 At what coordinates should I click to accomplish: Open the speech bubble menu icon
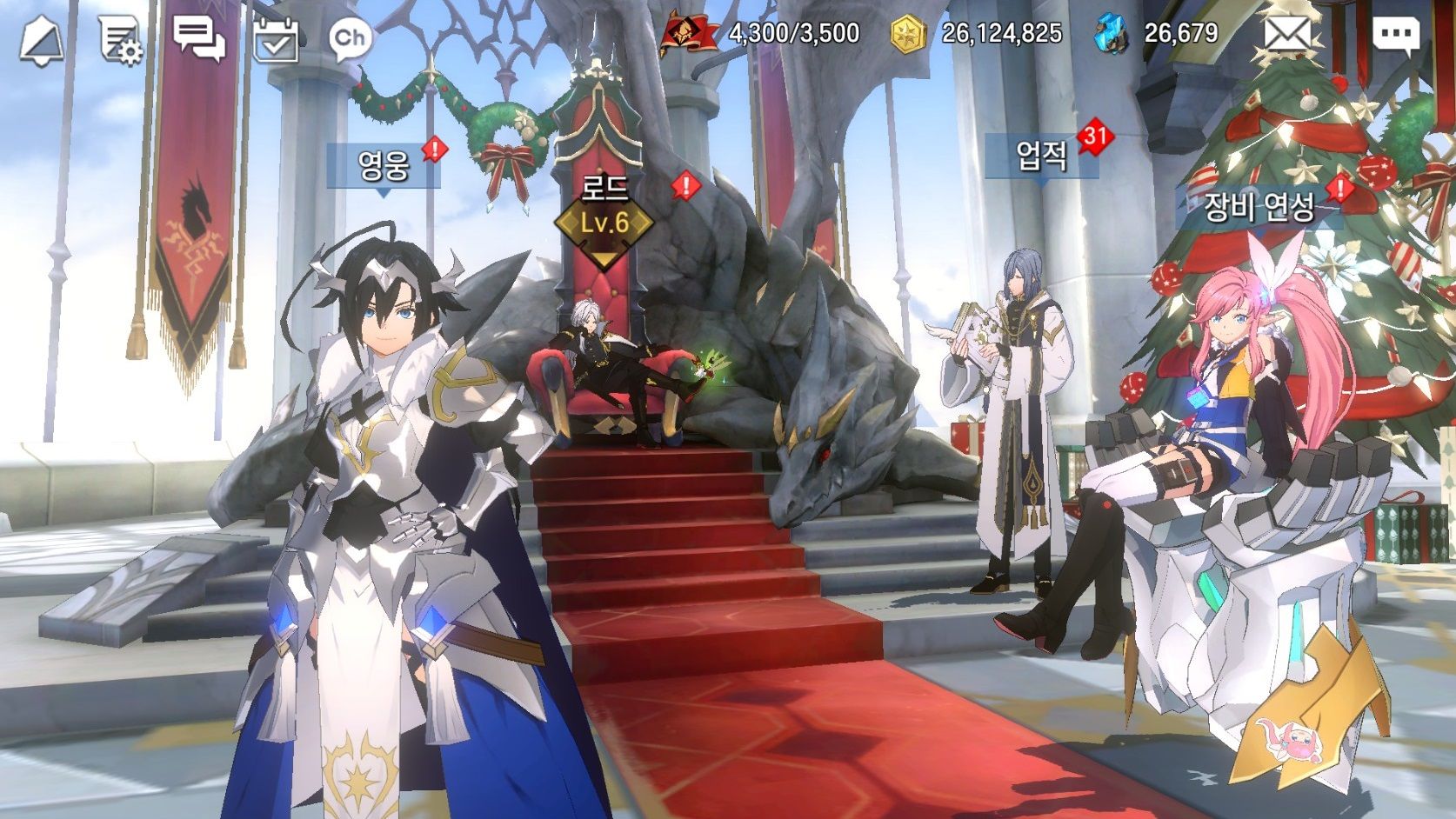coord(1396,35)
